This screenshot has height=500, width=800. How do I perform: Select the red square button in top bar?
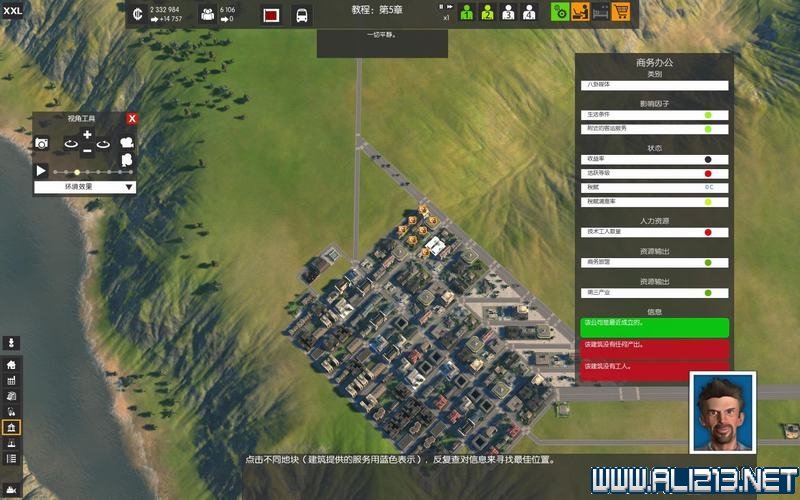pyautogui.click(x=270, y=15)
